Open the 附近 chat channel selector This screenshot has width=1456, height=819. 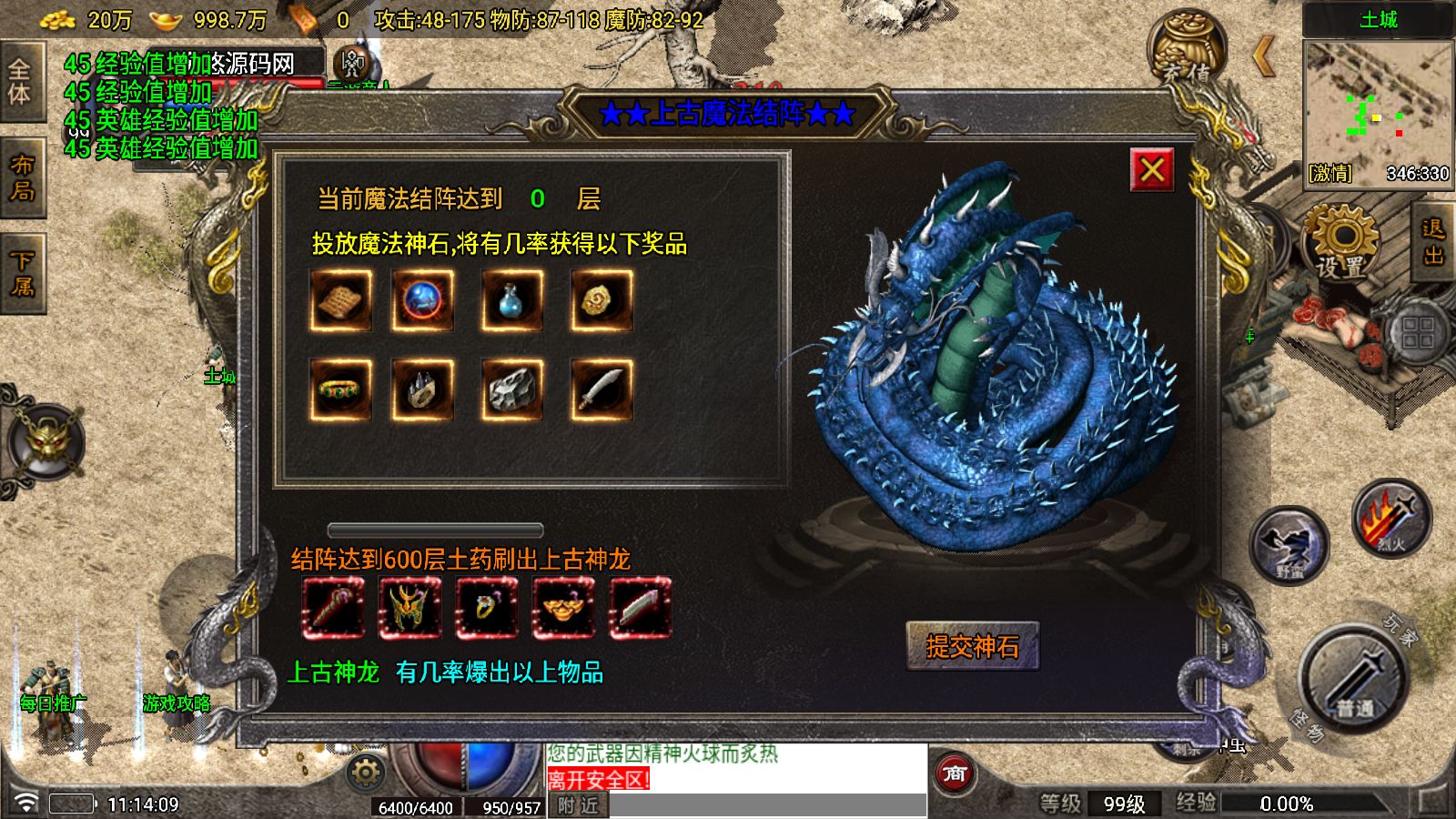(x=577, y=806)
